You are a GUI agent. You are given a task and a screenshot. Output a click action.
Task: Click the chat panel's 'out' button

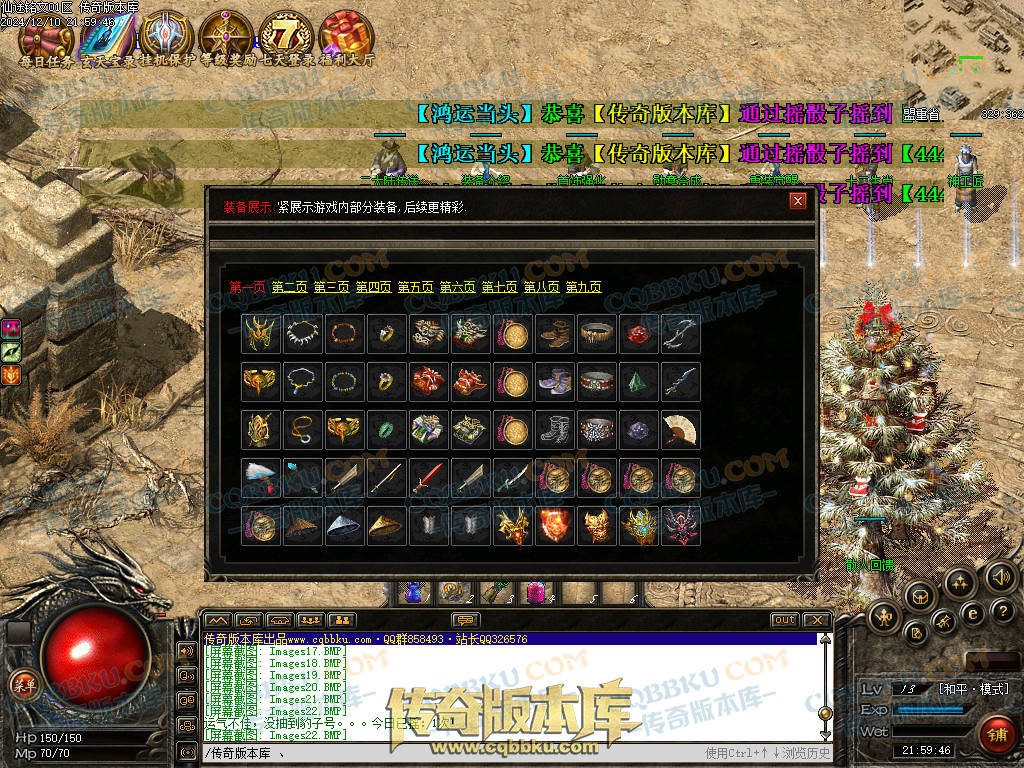785,620
